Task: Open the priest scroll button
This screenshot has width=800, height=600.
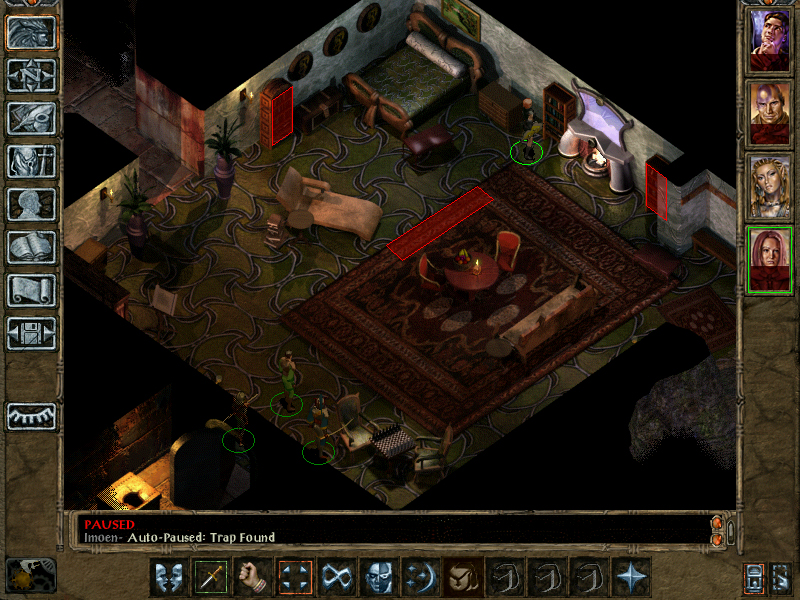Action: tap(31, 290)
